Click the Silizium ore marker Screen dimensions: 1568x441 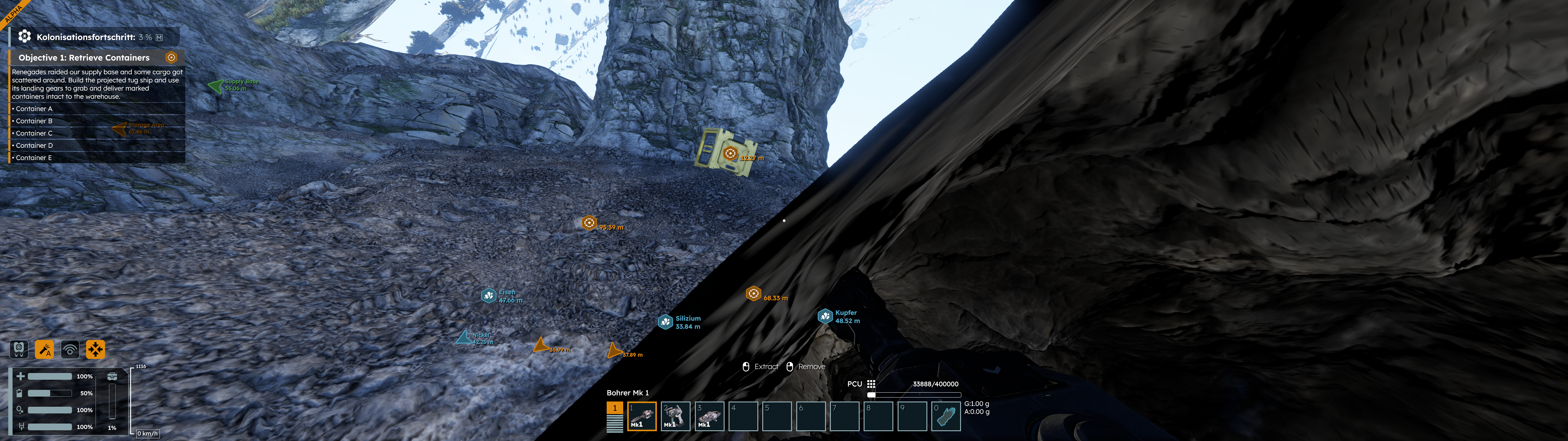point(665,322)
